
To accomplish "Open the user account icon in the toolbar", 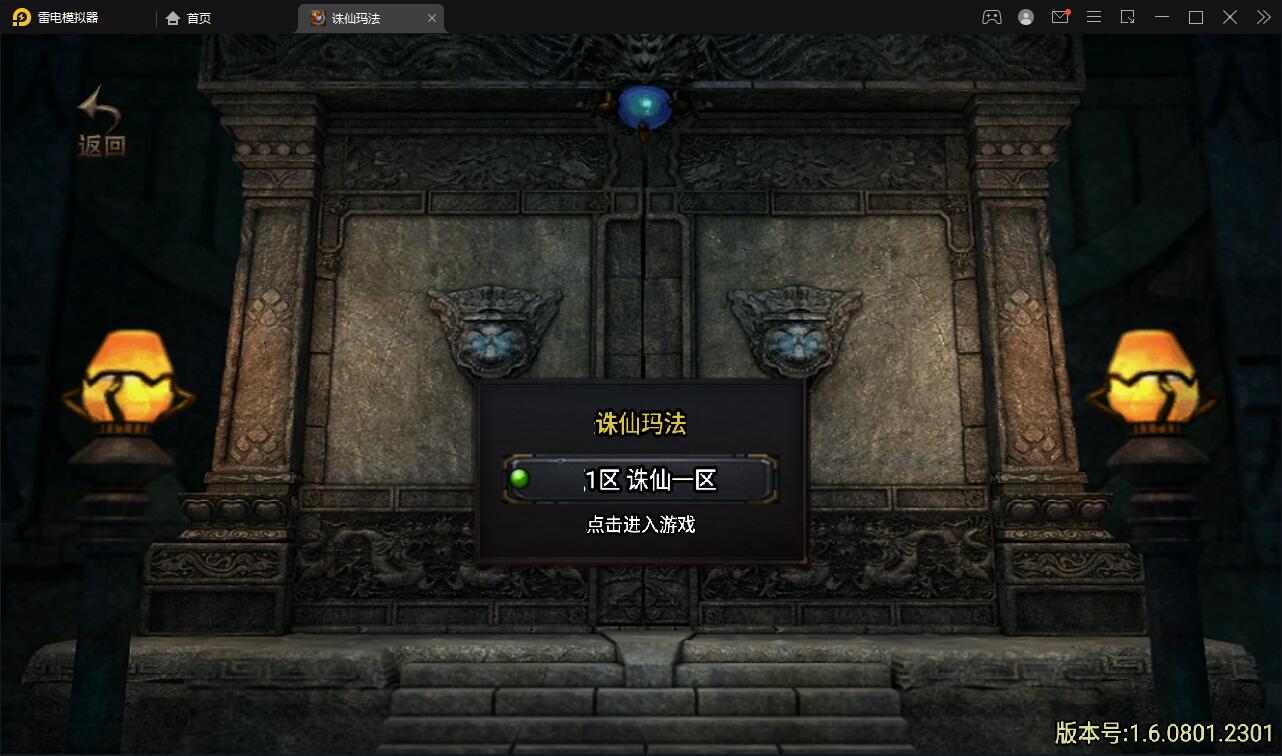I will point(1026,17).
